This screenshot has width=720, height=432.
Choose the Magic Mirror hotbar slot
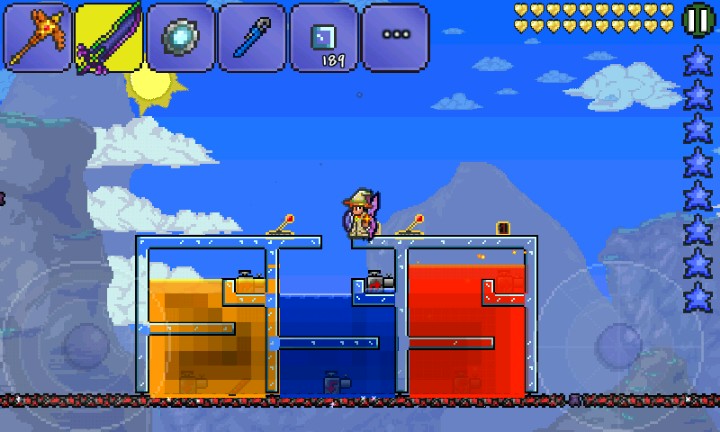[x=181, y=37]
